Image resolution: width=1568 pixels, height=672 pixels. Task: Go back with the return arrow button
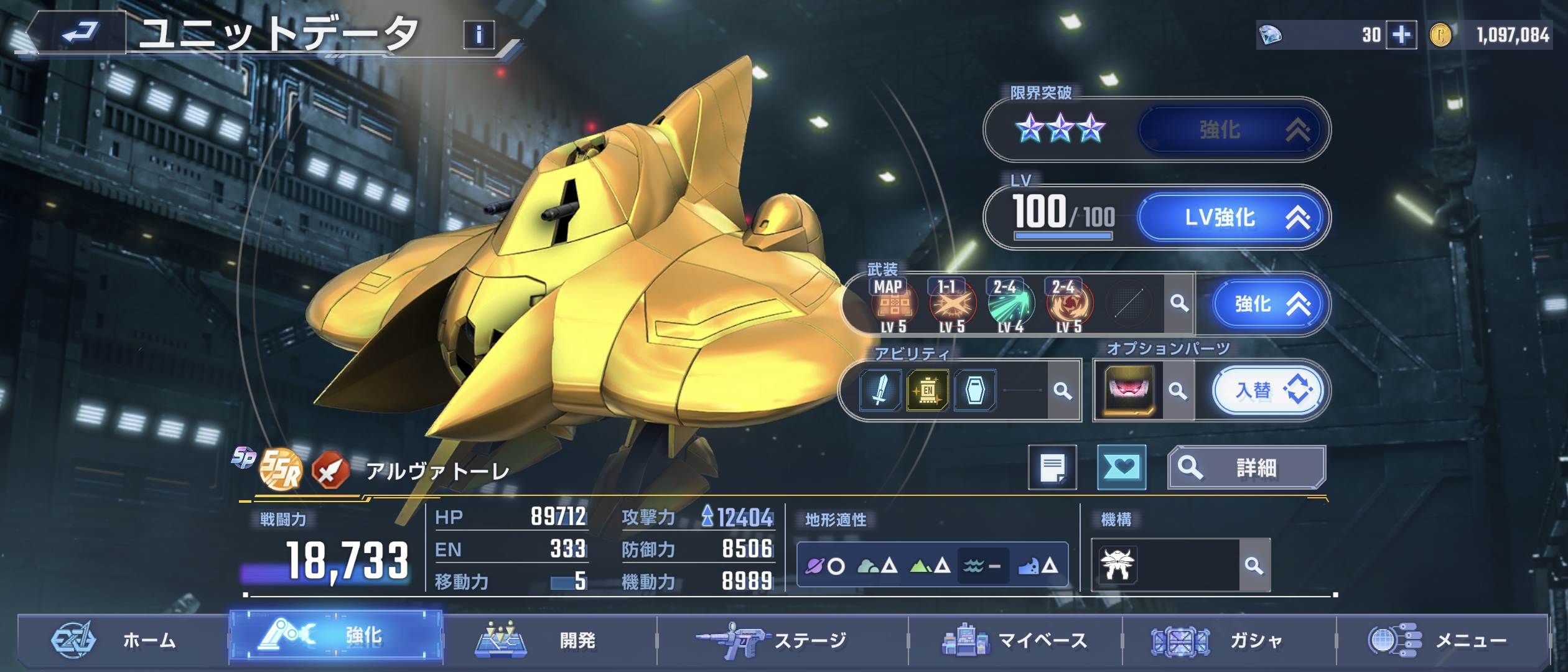coord(80,32)
